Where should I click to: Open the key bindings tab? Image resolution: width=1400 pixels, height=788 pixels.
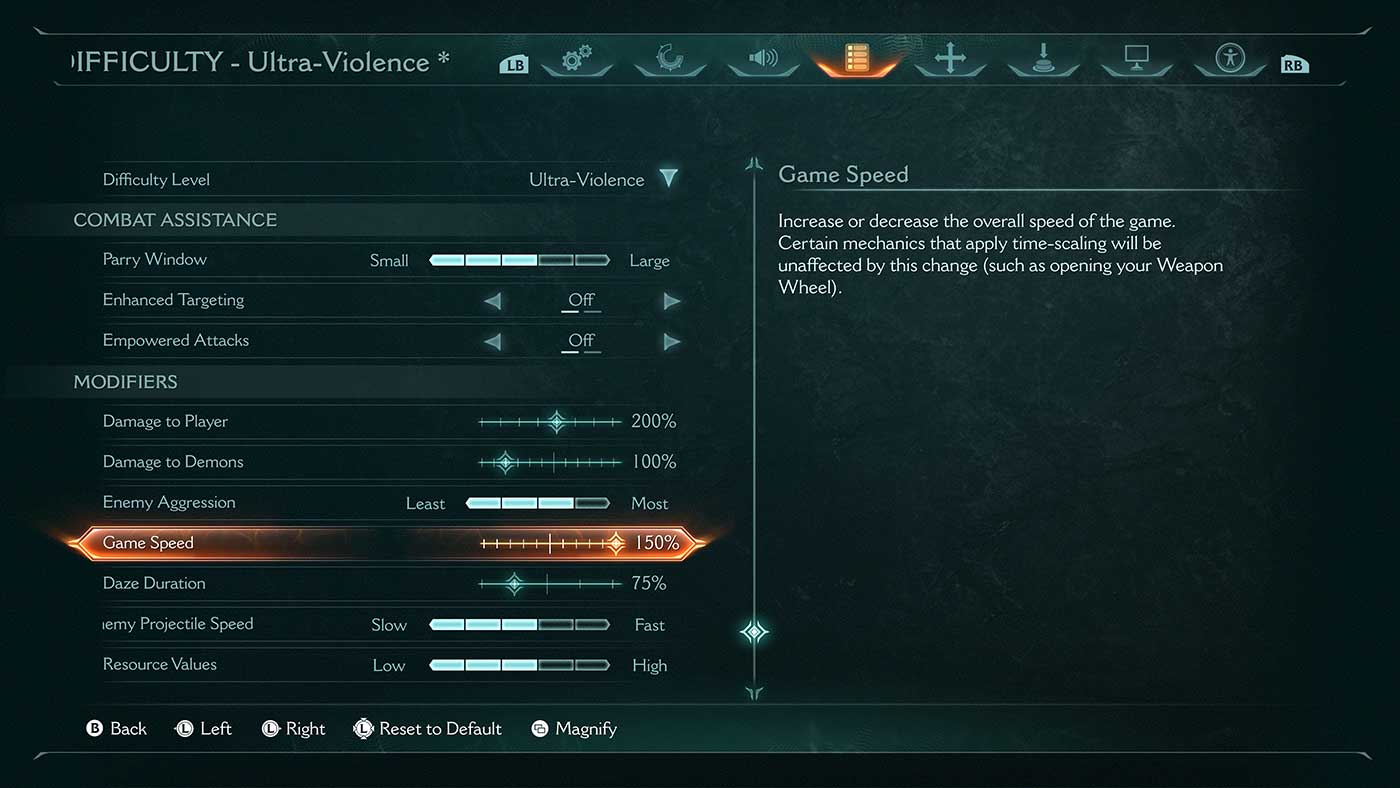[1043, 60]
